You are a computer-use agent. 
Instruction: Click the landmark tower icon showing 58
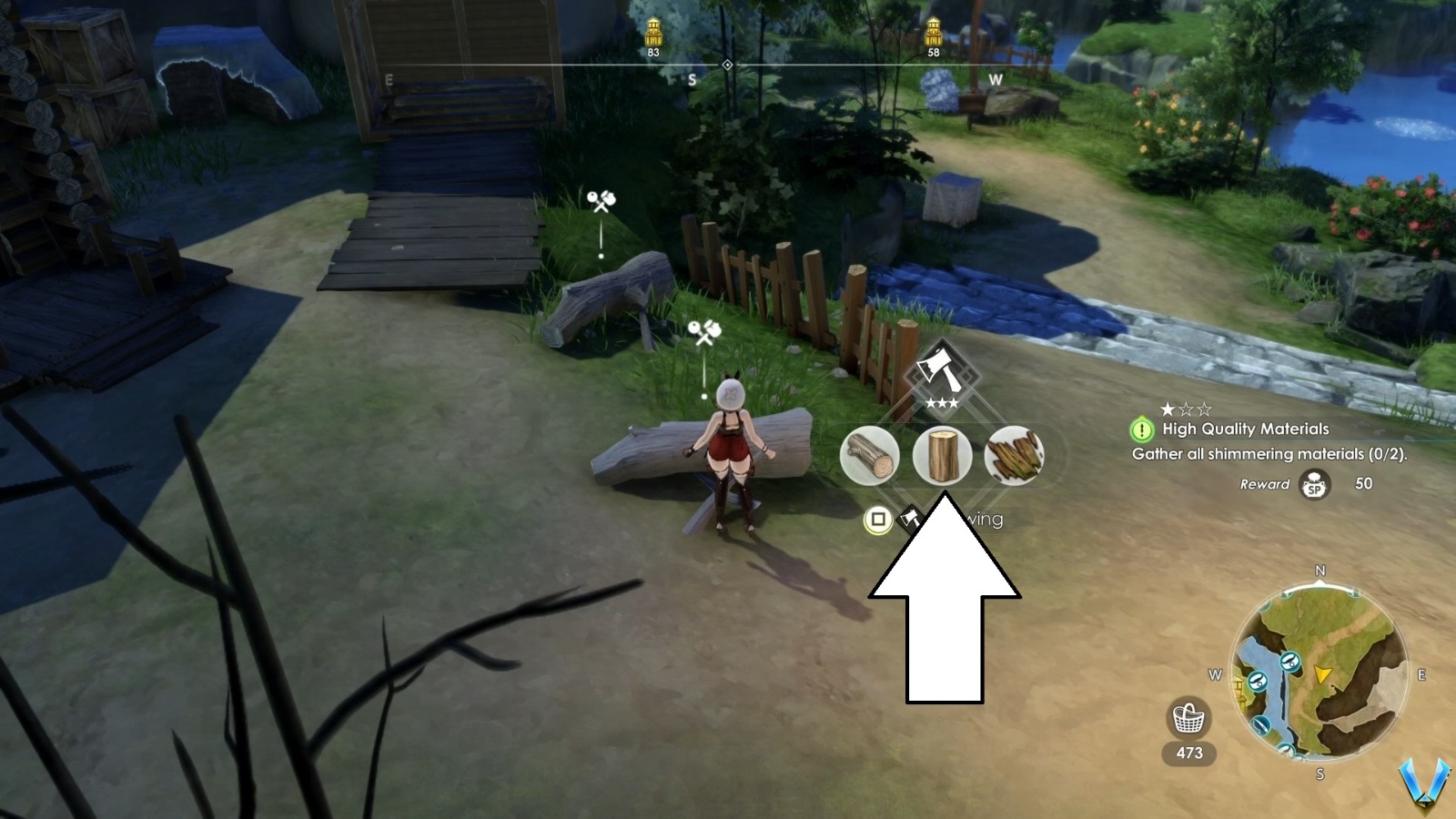(935, 30)
